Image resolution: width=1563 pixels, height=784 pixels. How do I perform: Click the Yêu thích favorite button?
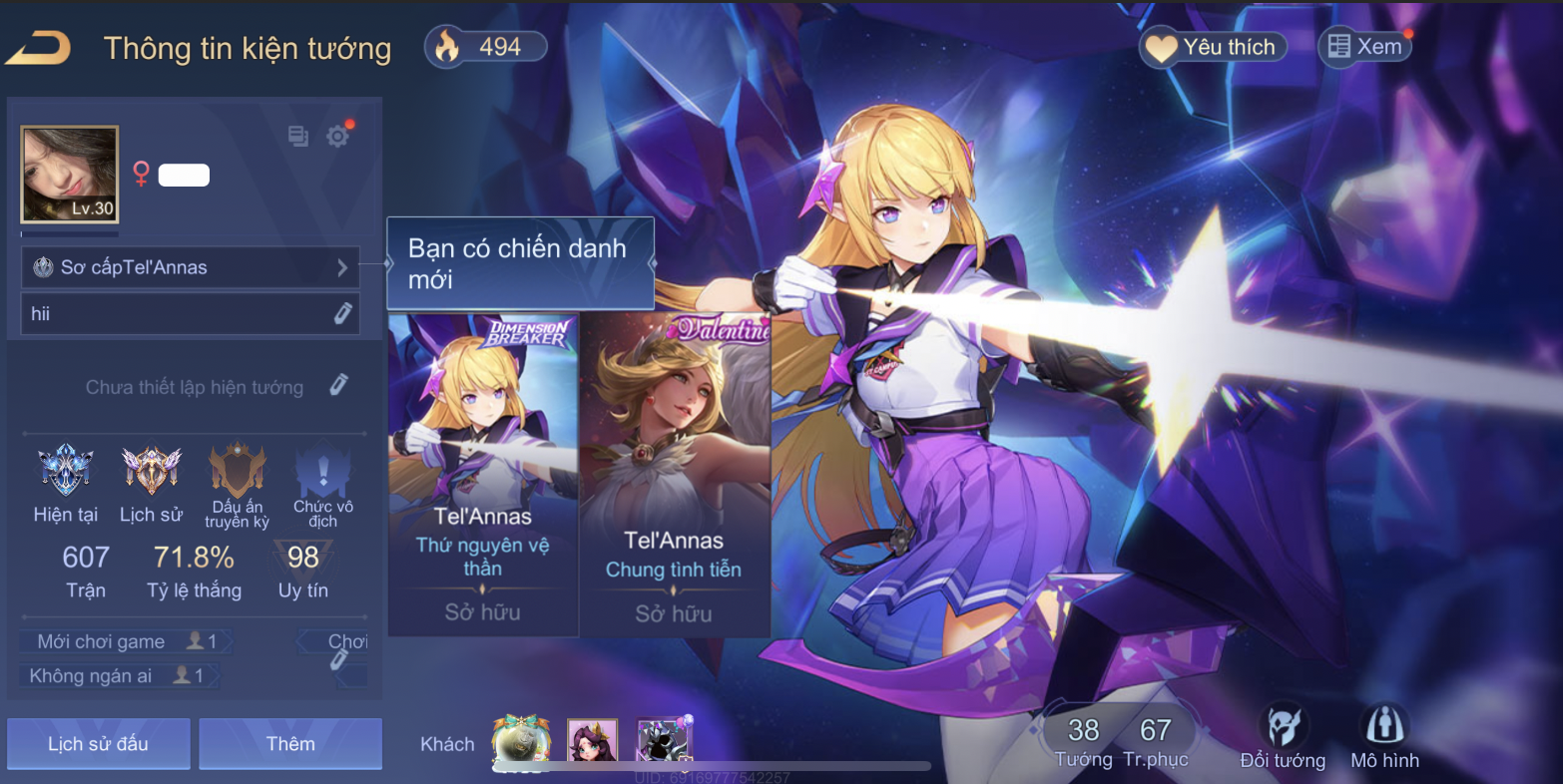(x=1214, y=47)
